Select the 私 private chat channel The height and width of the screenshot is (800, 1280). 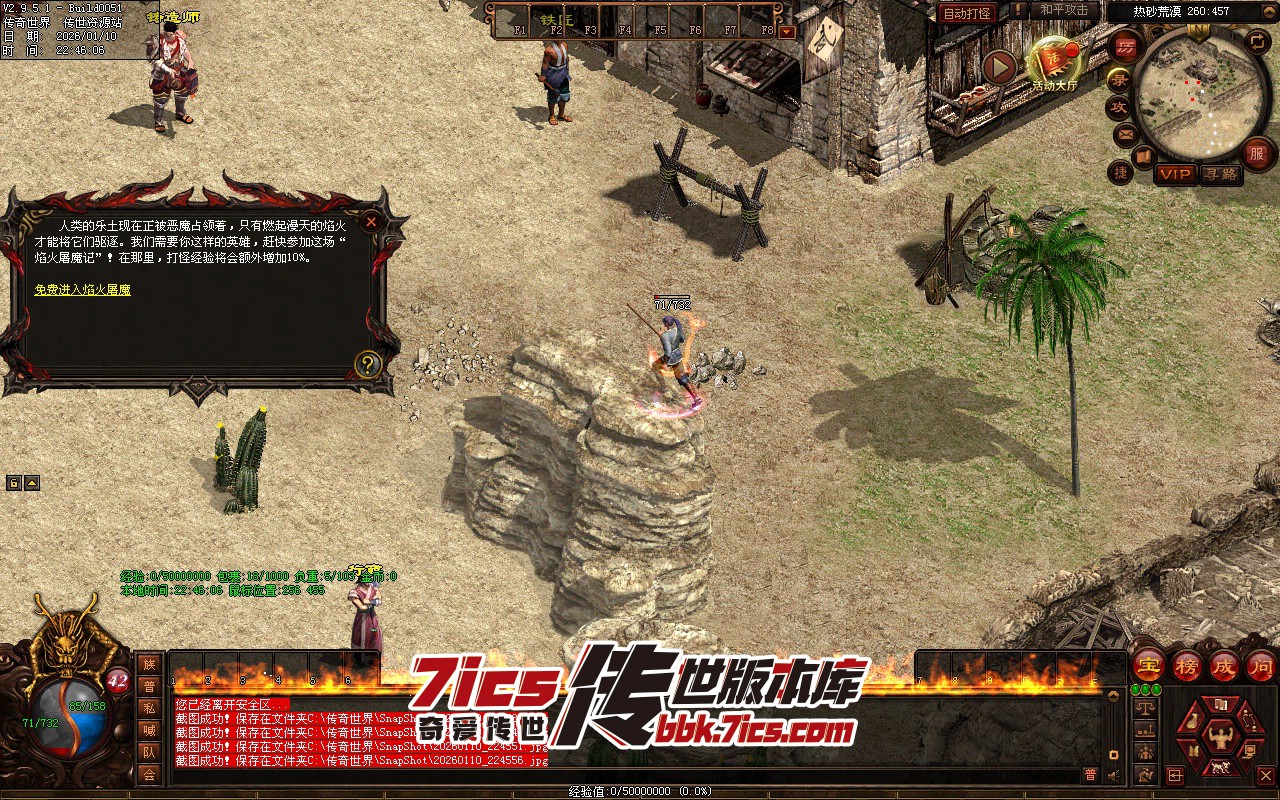tap(149, 707)
